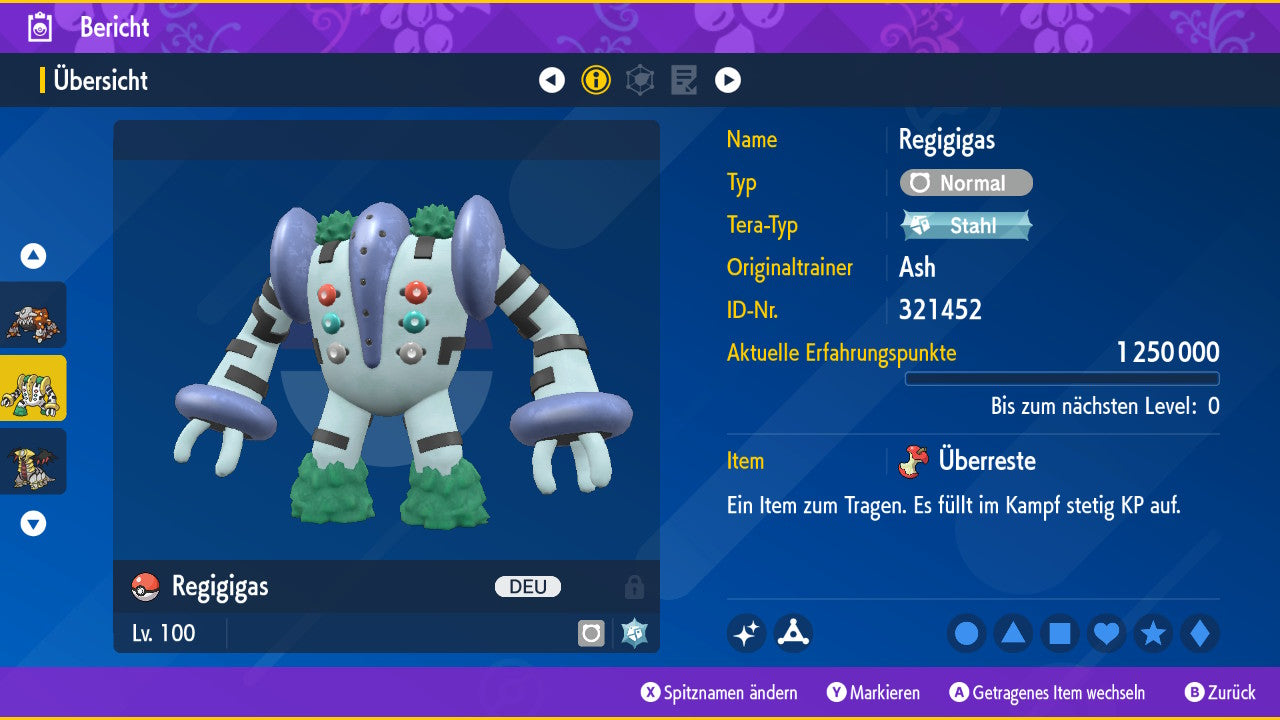The width and height of the screenshot is (1280, 720).
Task: Select the Regigigas party thumbnail
Action: (33, 388)
